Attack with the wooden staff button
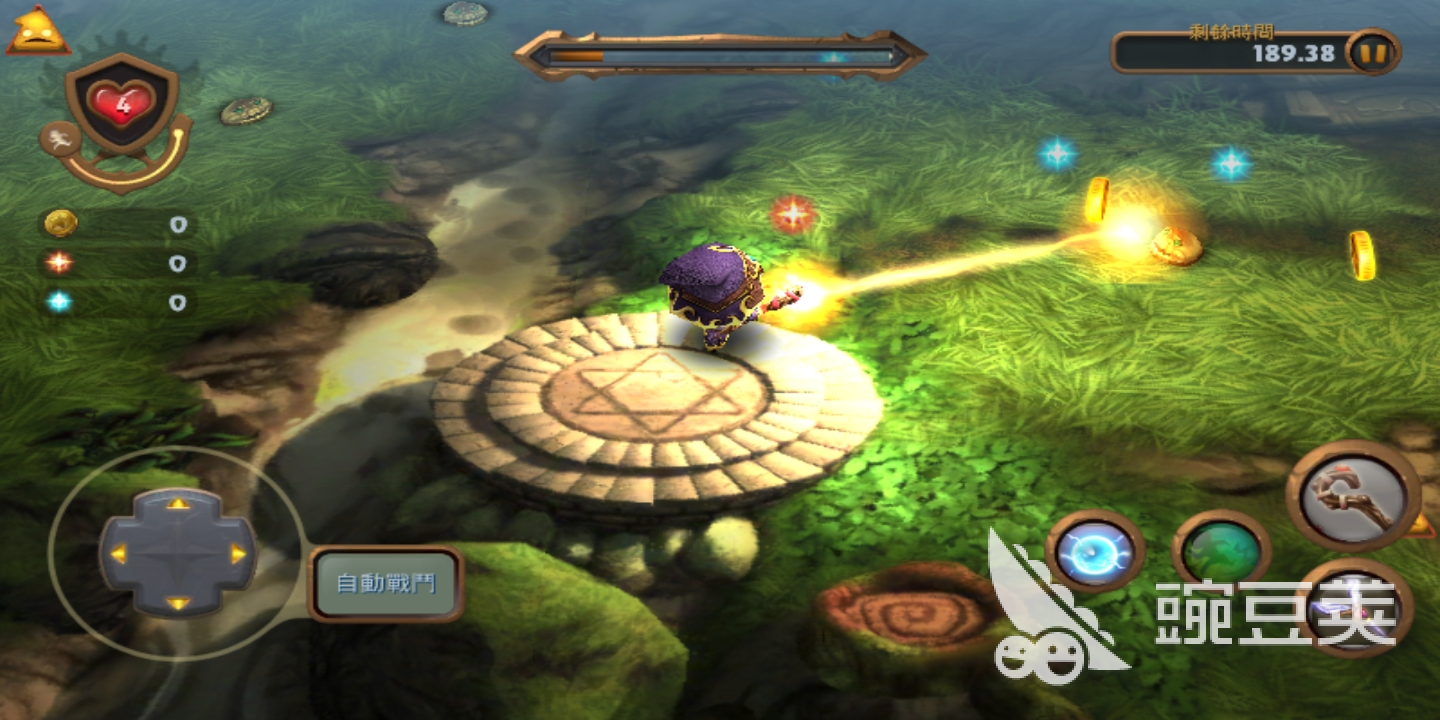Screen dimensions: 1440x720 click(1353, 496)
